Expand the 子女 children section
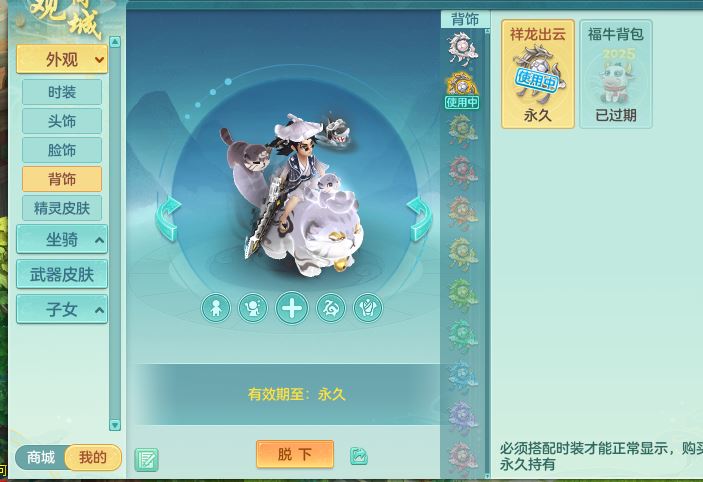703x482 pixels. (x=62, y=309)
